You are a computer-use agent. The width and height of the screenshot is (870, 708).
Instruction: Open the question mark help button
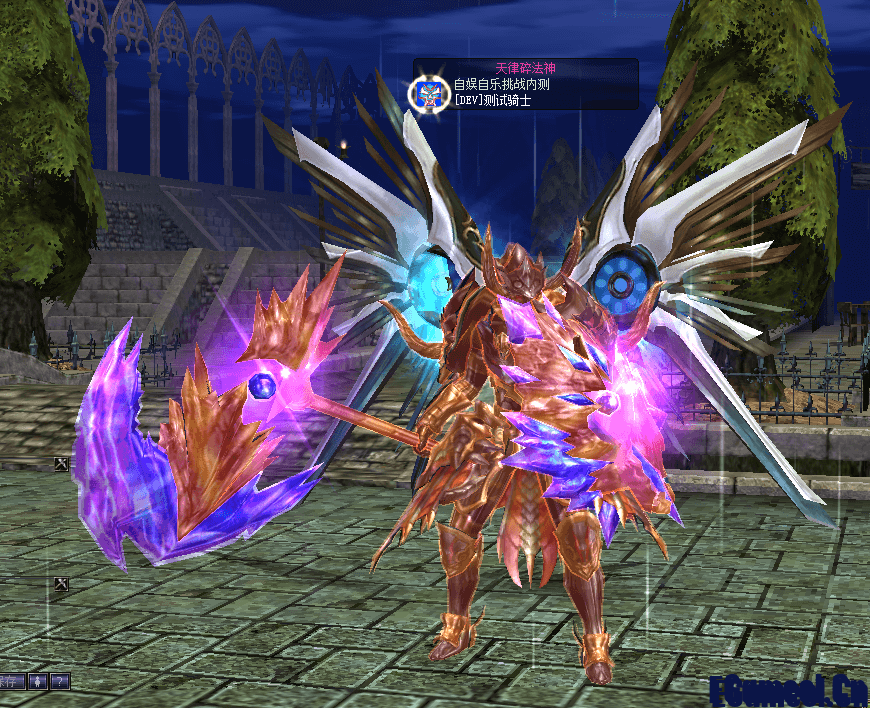(60, 682)
